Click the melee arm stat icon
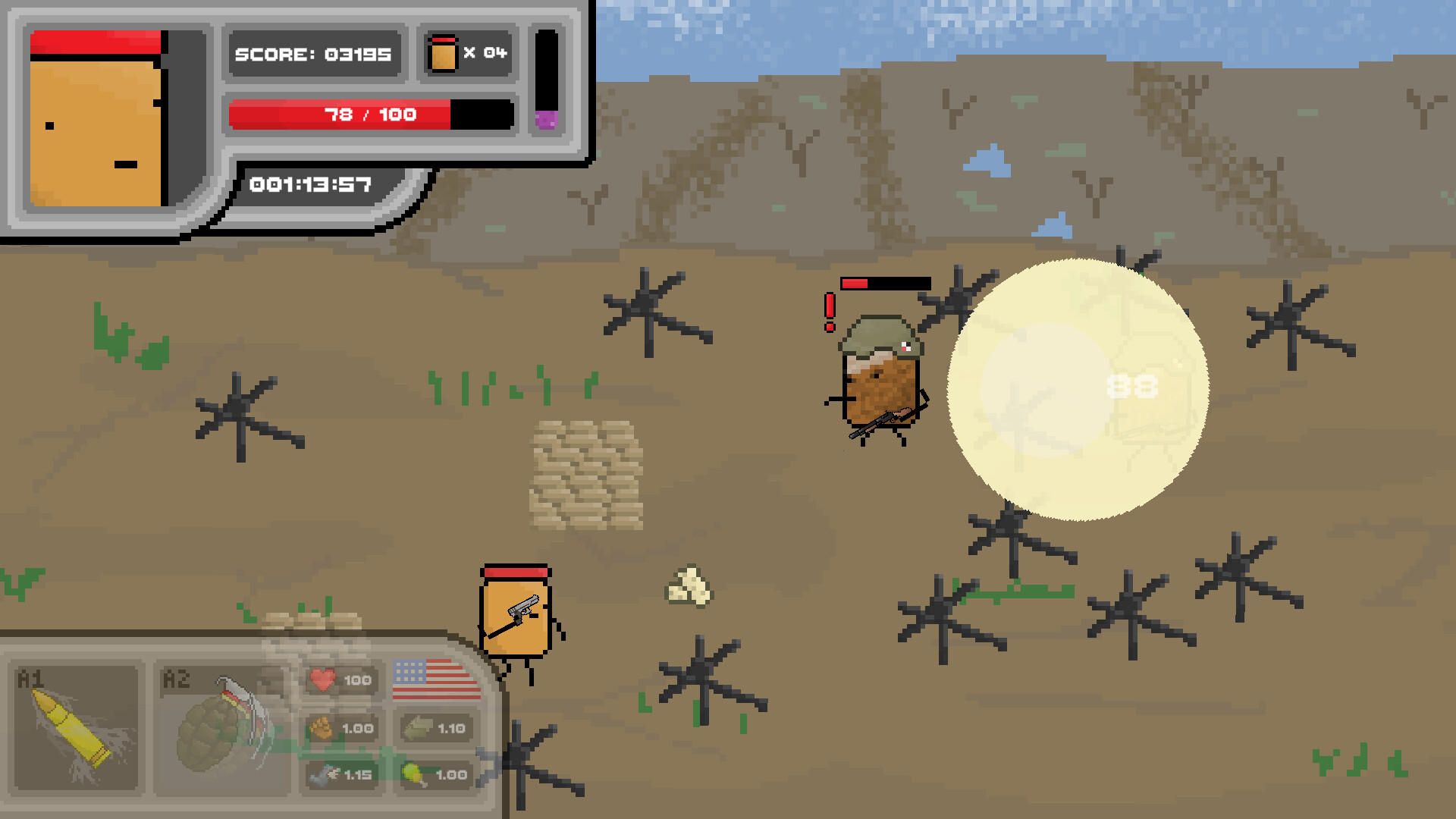 [x=417, y=728]
